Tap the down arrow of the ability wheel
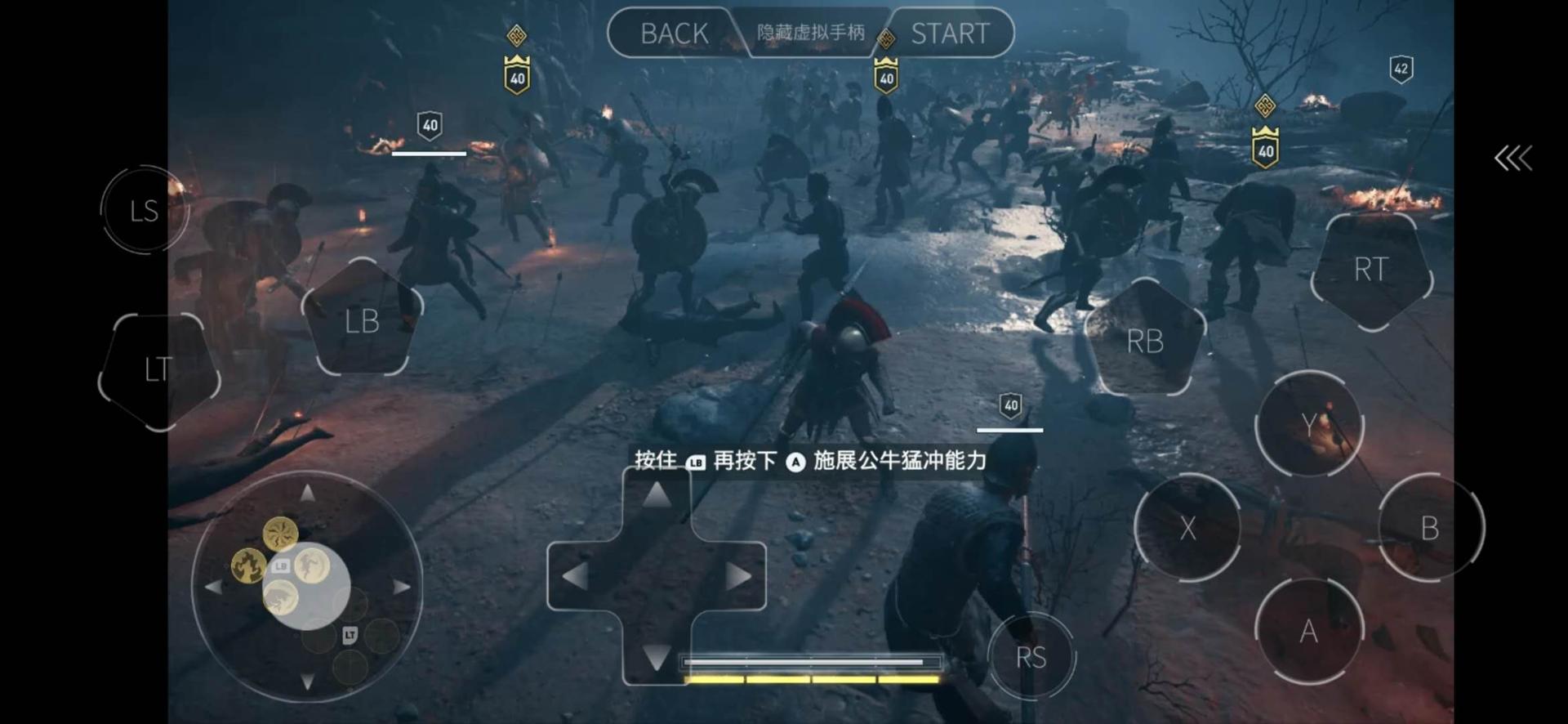This screenshot has width=1568, height=724. coord(307,682)
